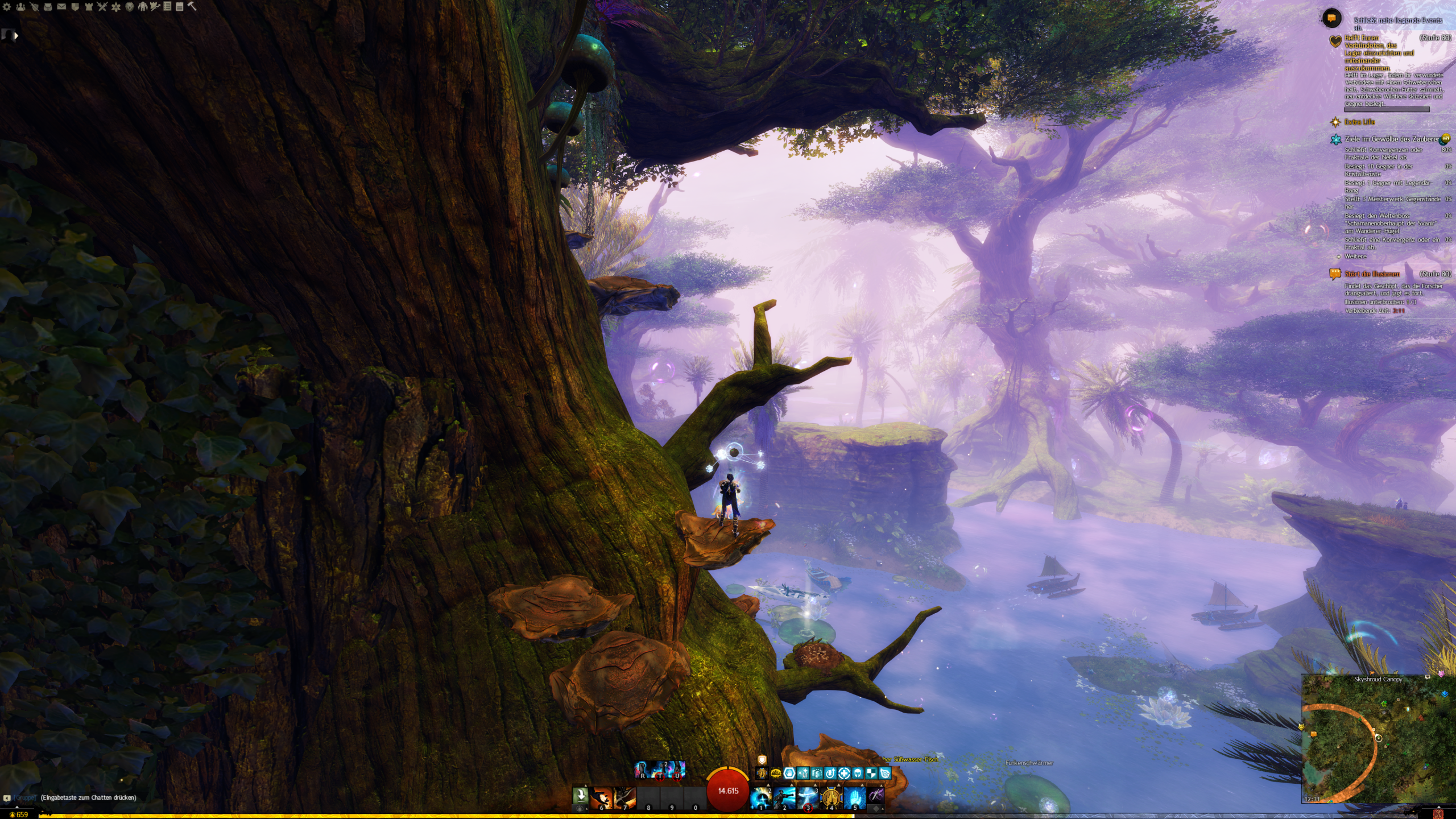Use the punching figure skill in slot 2
The width and height of the screenshot is (1456, 819).
[x=784, y=798]
